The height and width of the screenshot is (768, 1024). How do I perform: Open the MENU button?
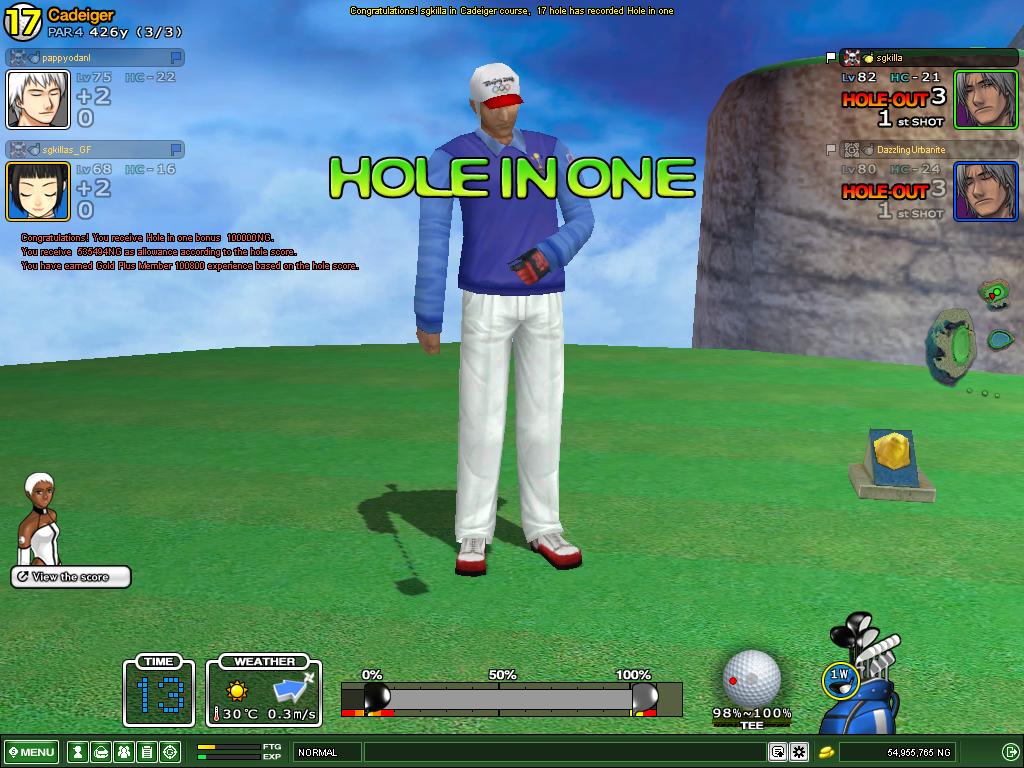click(32, 752)
